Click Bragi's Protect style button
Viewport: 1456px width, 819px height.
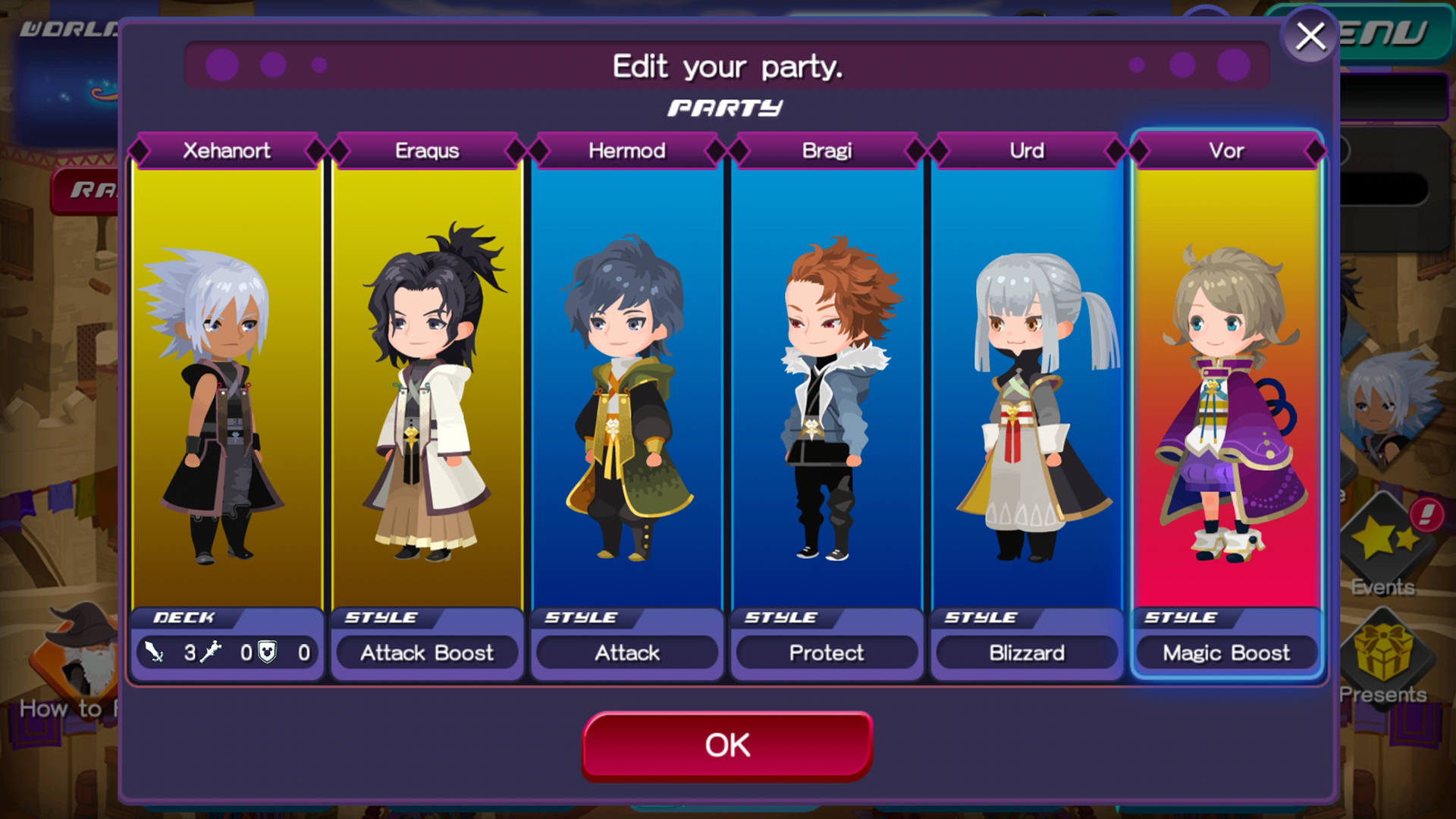pos(827,652)
